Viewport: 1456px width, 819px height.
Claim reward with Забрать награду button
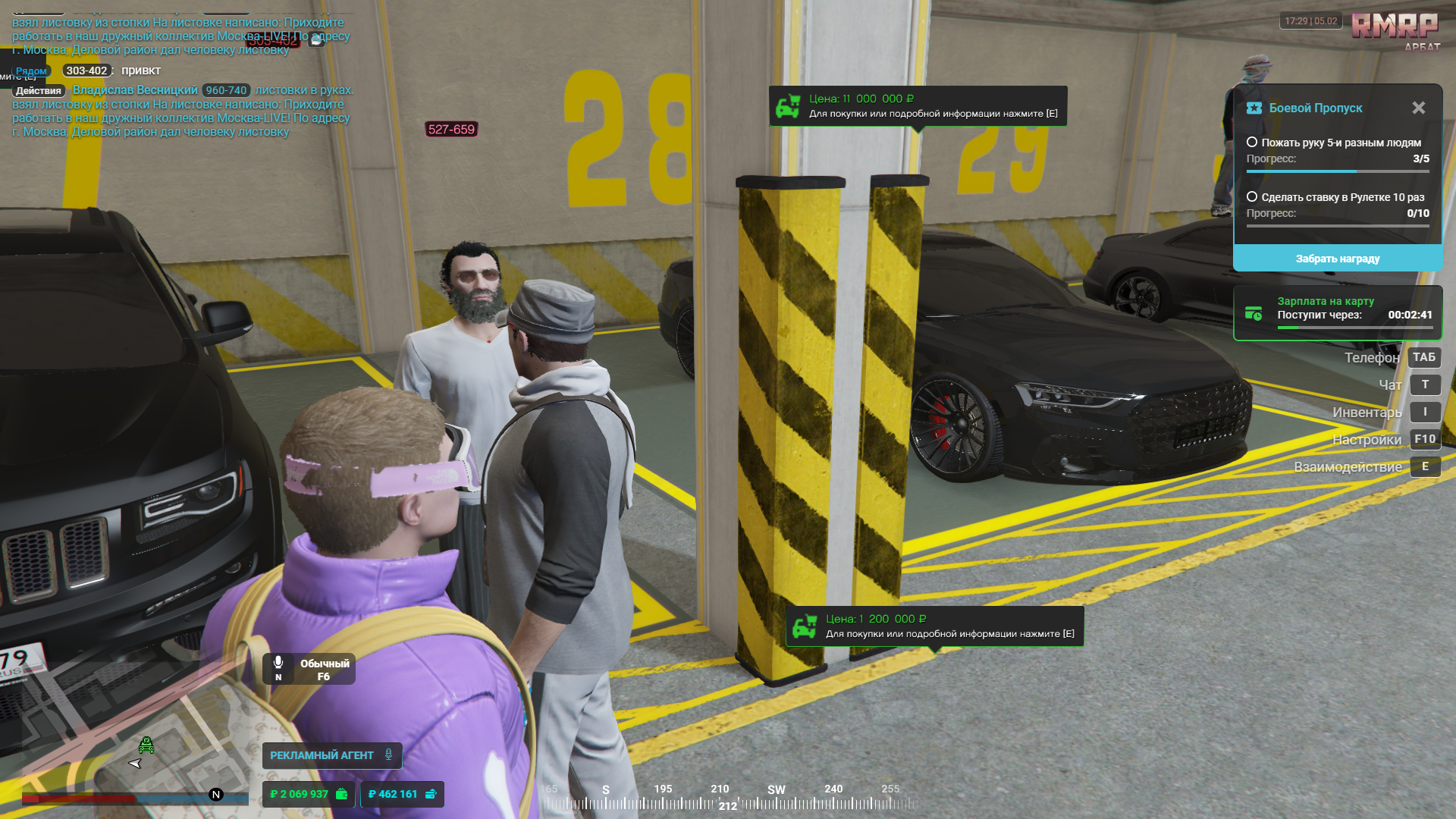click(1337, 259)
